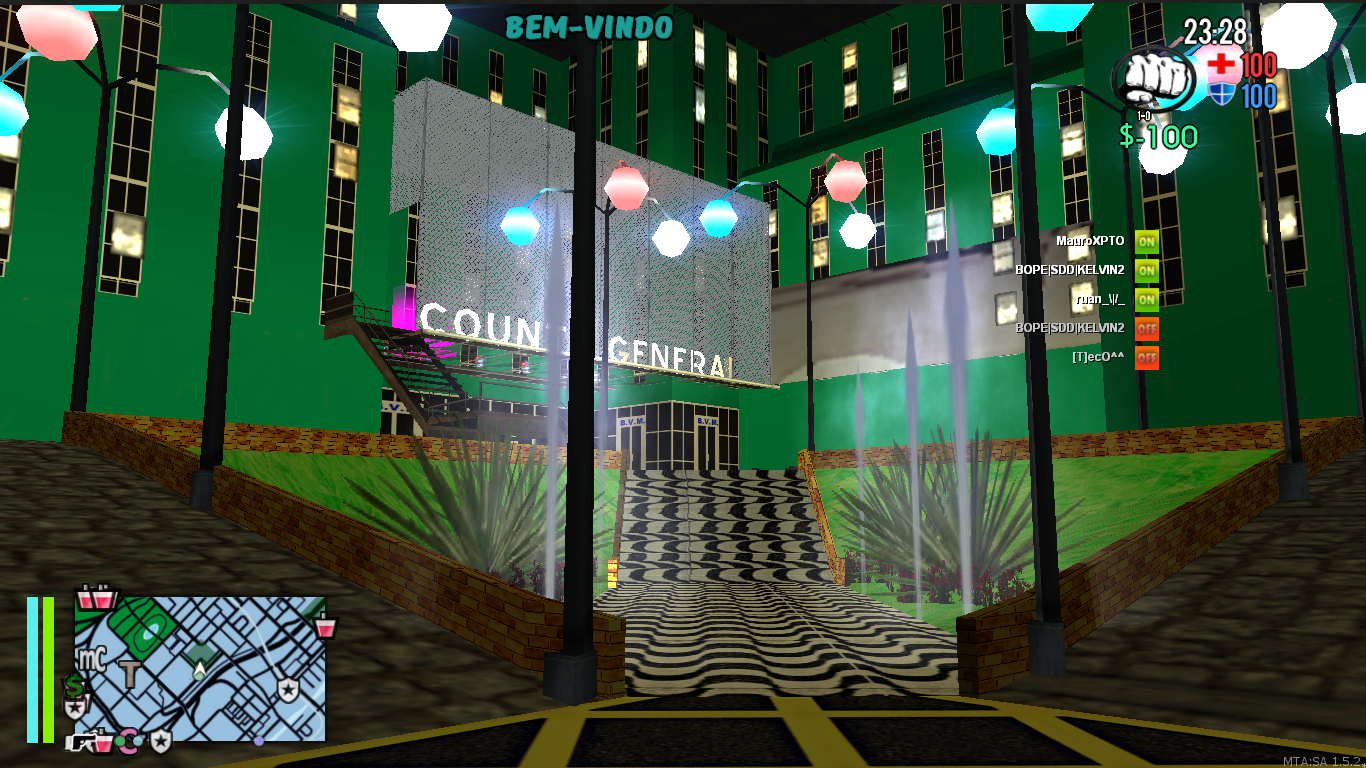Click the star badge blip on the minimap's right side
The width and height of the screenshot is (1366, 768).
(x=290, y=688)
